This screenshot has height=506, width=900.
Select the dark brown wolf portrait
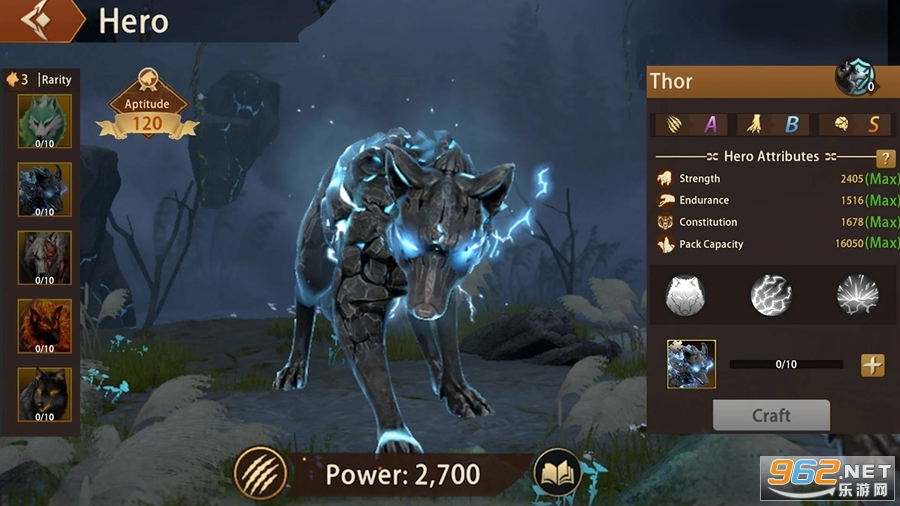(x=45, y=394)
